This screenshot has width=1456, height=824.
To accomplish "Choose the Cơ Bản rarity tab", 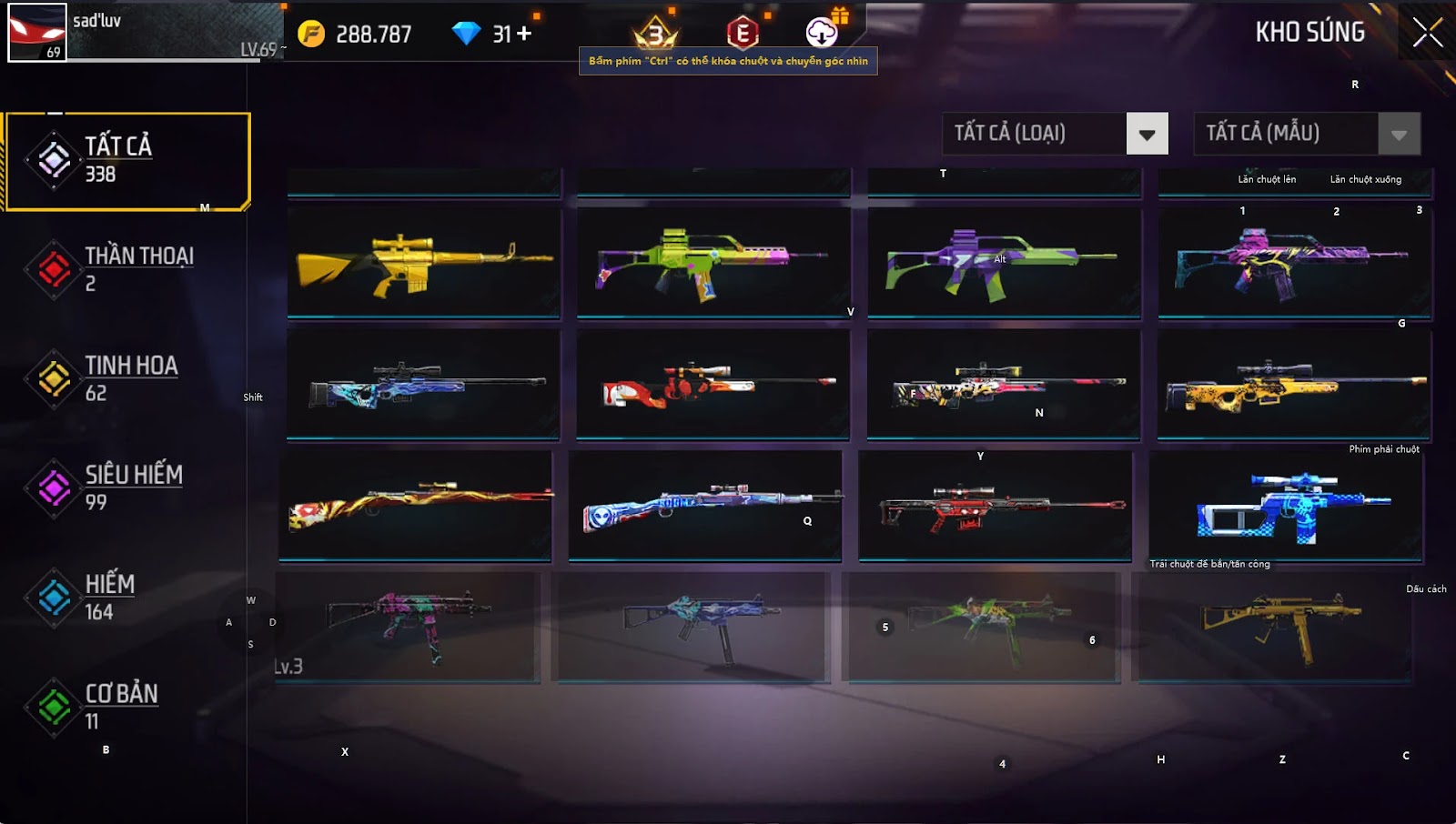I will (x=127, y=706).
